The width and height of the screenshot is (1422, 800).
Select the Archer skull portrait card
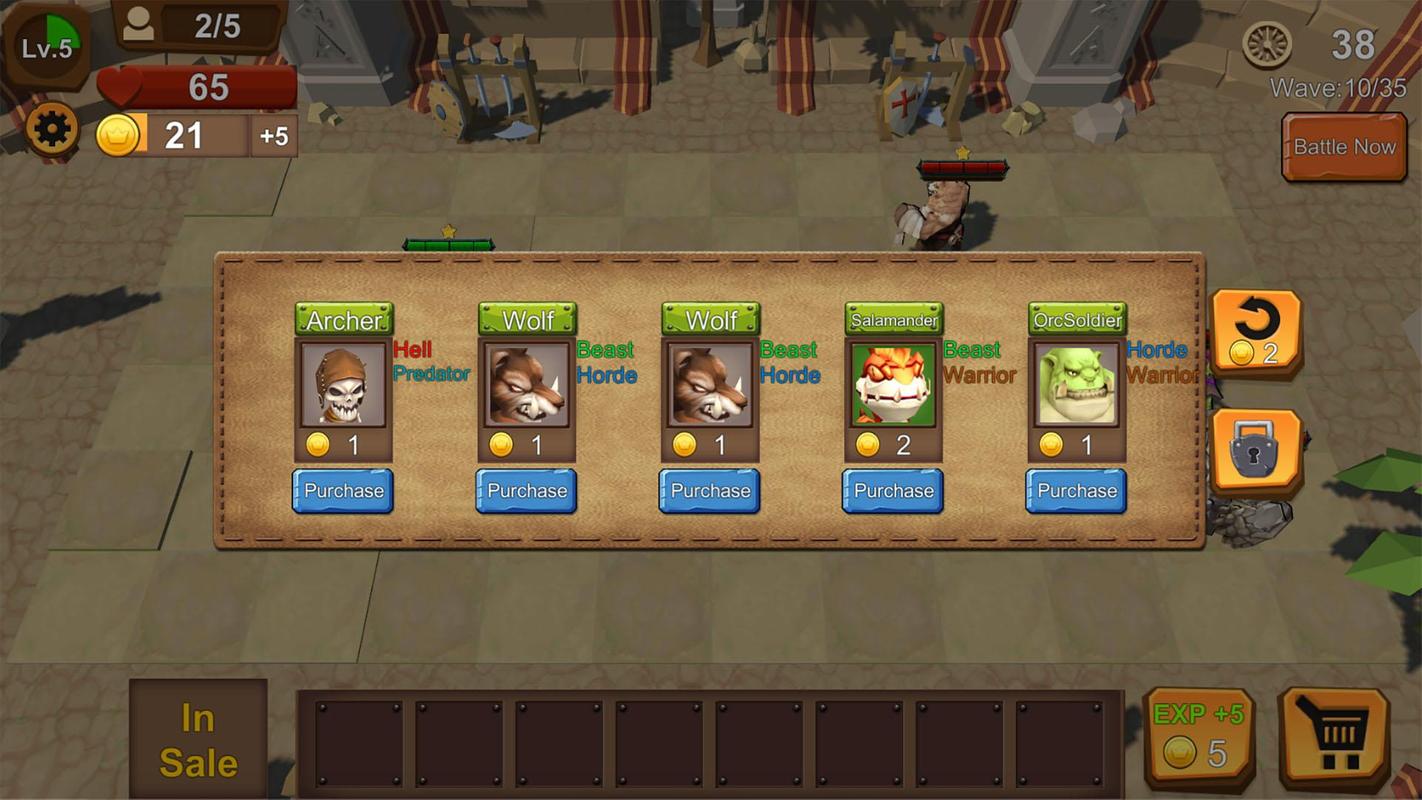coord(343,385)
